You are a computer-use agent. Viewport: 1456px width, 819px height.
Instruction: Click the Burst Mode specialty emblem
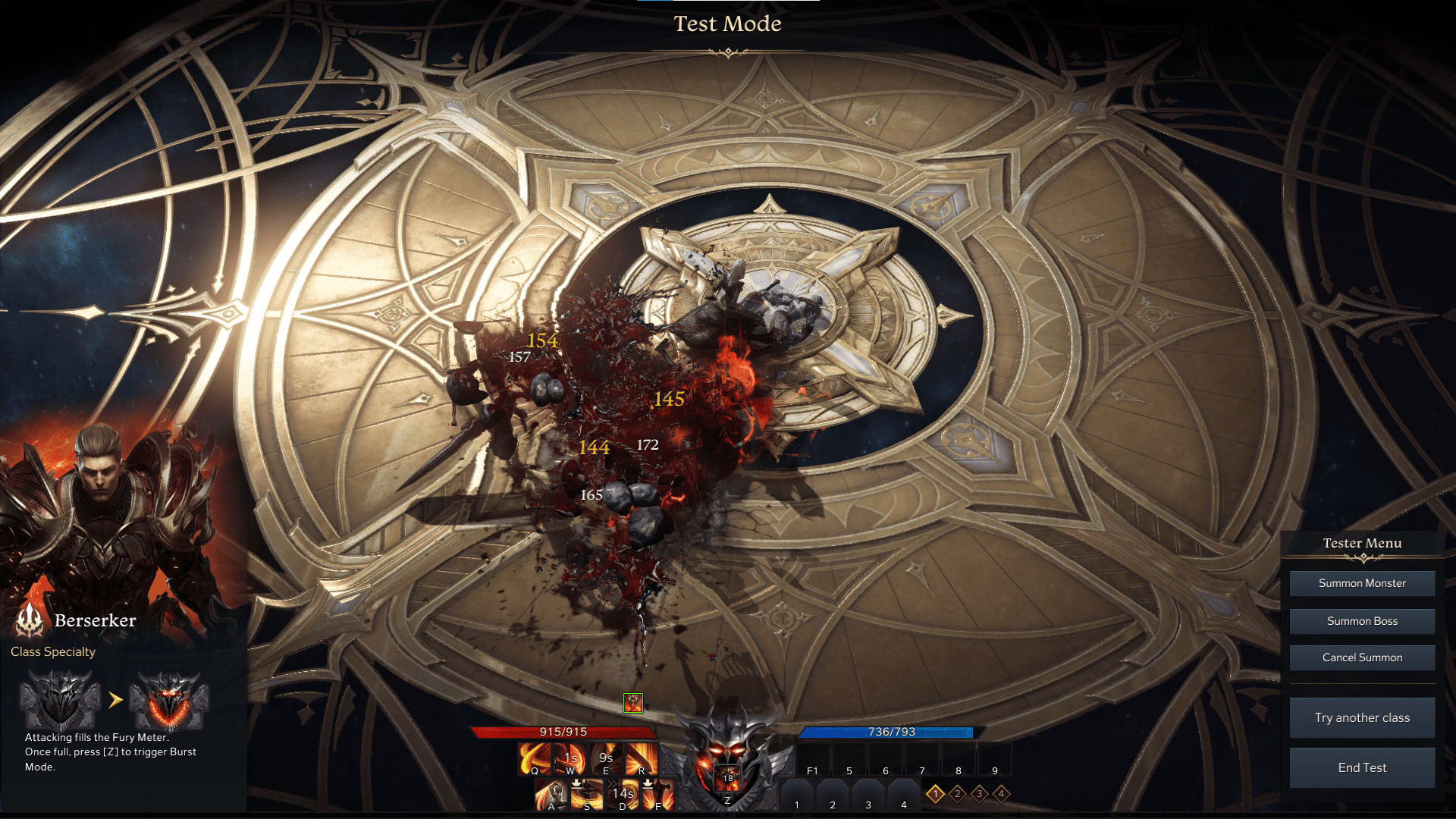tap(168, 700)
